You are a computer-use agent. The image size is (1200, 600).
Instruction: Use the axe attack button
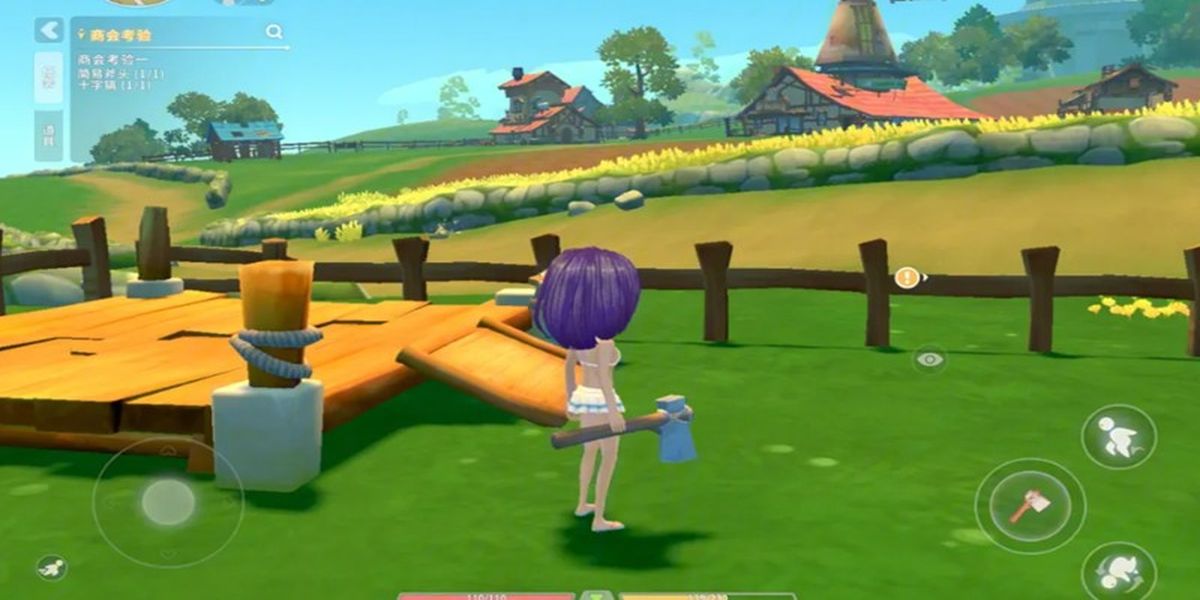tap(1029, 505)
